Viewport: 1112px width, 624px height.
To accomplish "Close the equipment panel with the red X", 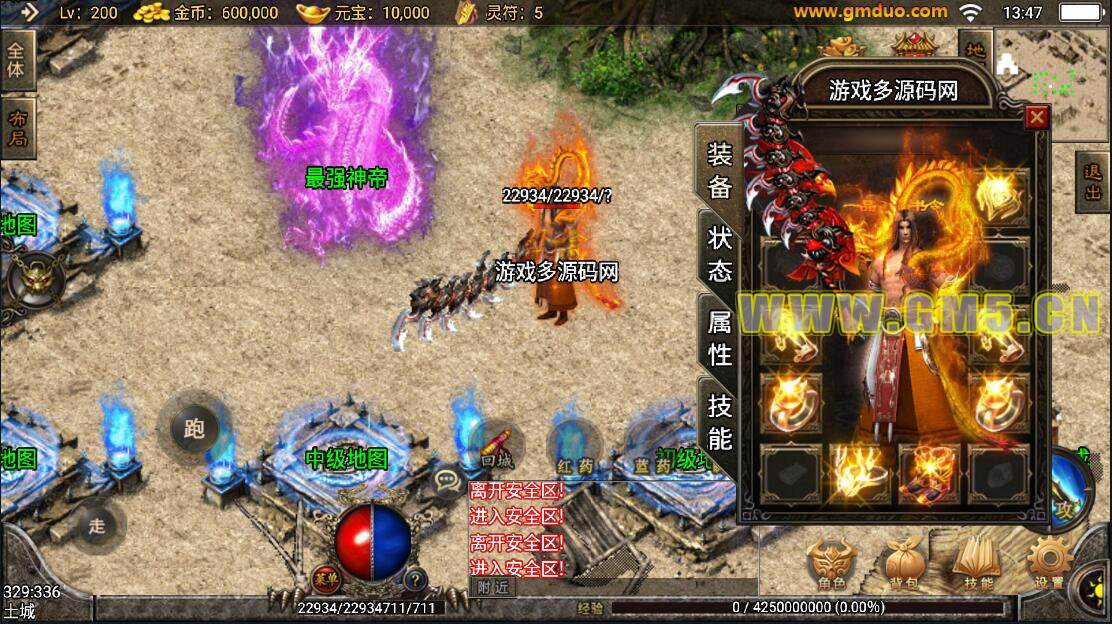I will click(x=1037, y=118).
